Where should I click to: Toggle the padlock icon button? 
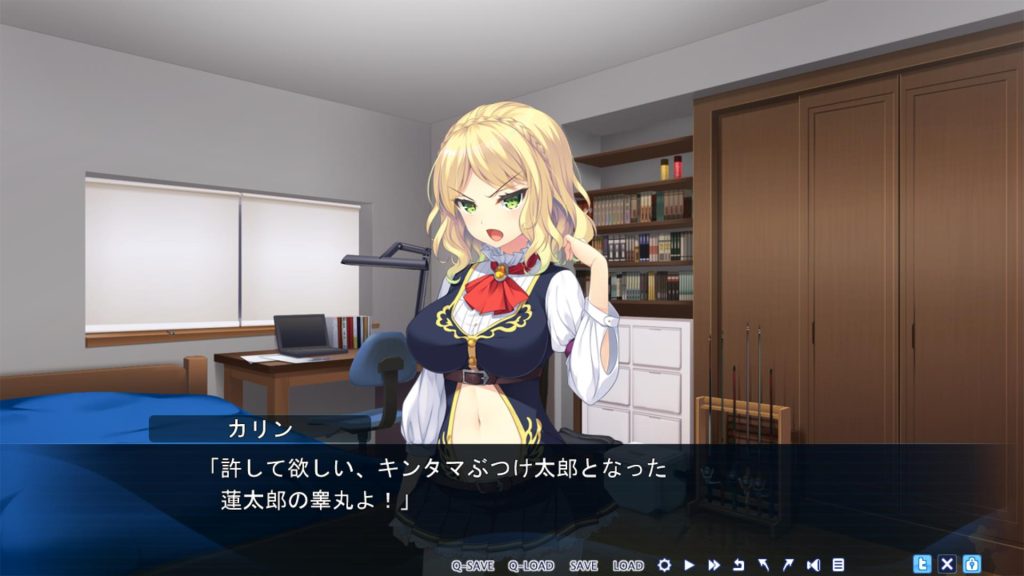(971, 564)
